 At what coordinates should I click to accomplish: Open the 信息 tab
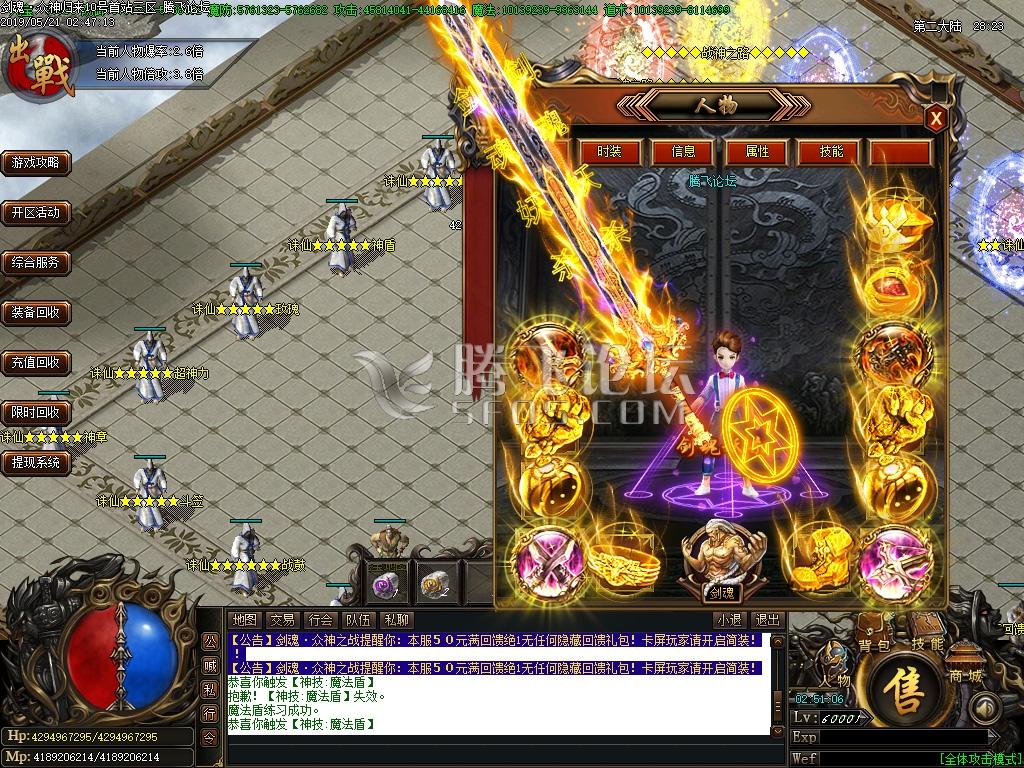point(683,152)
